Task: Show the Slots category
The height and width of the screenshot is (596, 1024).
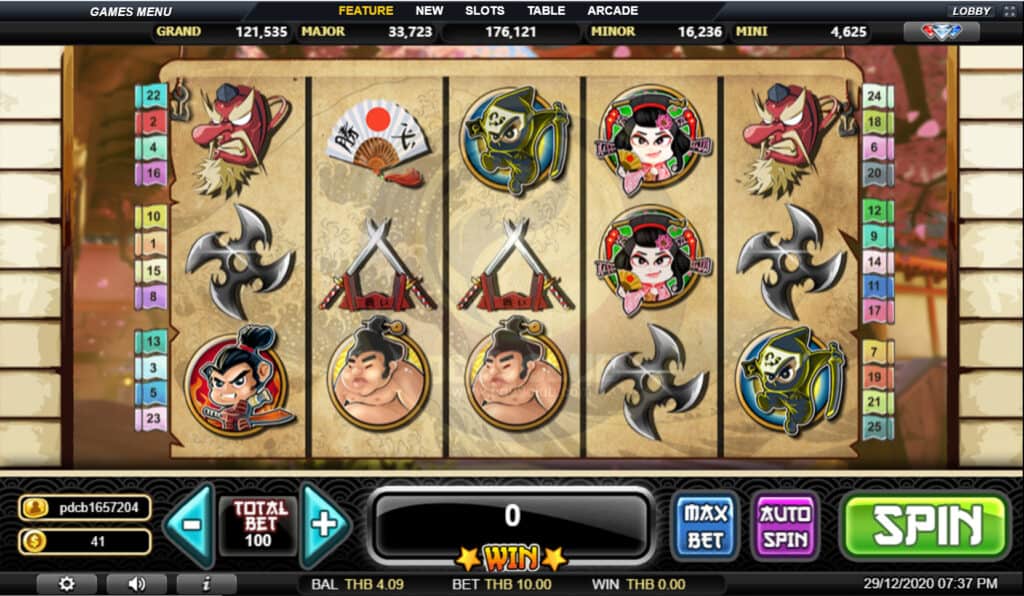Action: 485,11
